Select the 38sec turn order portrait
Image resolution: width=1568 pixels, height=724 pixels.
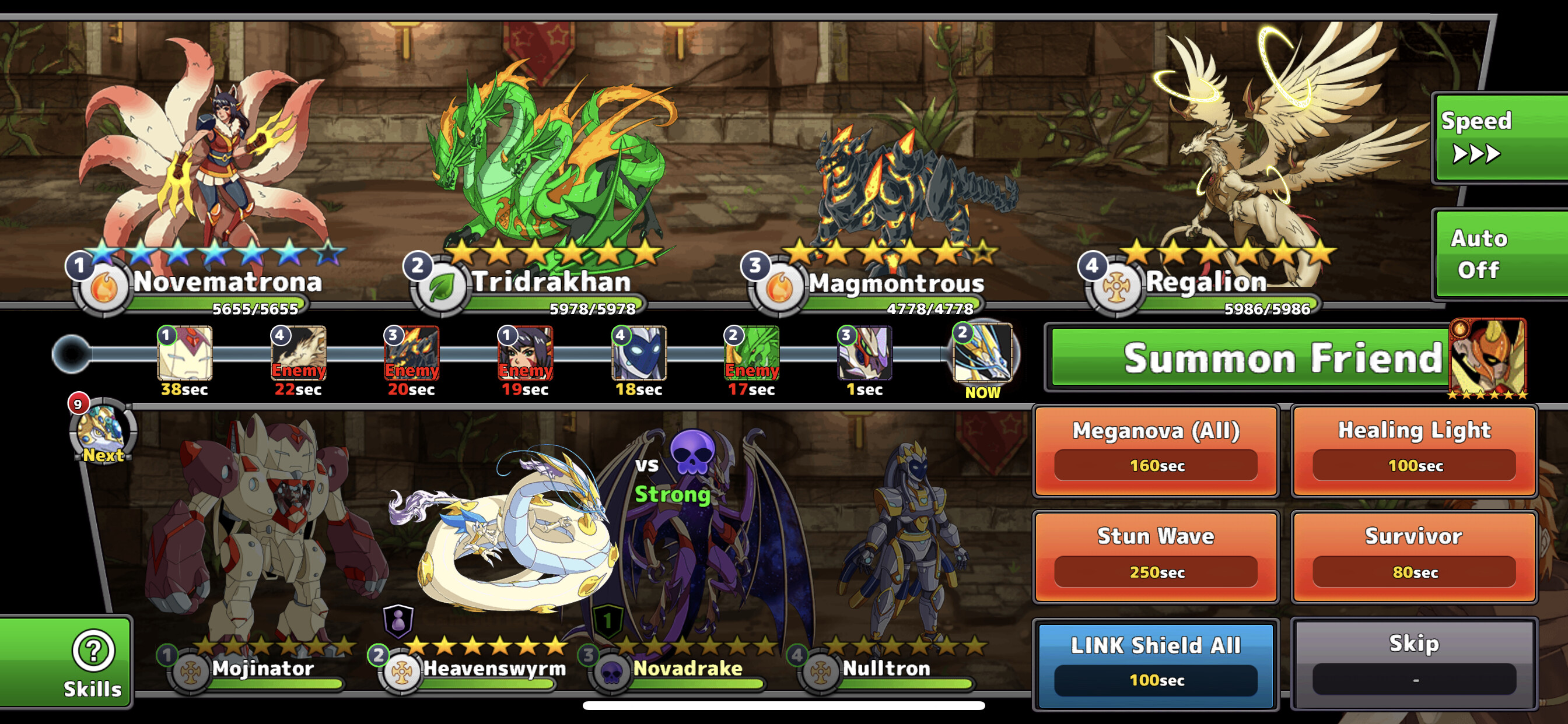coord(184,354)
